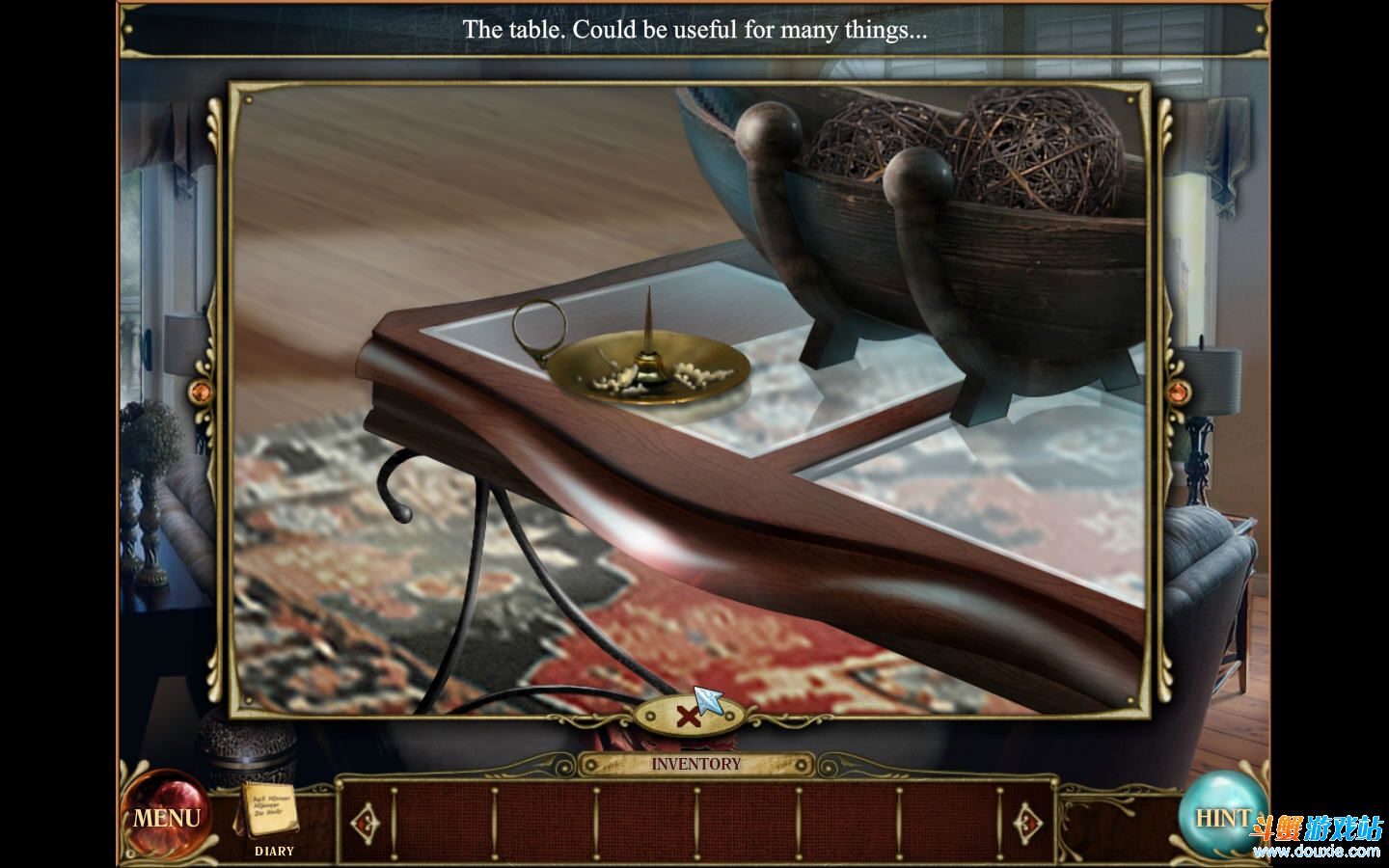Screen dimensions: 1389x868
Task: Open the Diary notebook
Action: pos(269,813)
